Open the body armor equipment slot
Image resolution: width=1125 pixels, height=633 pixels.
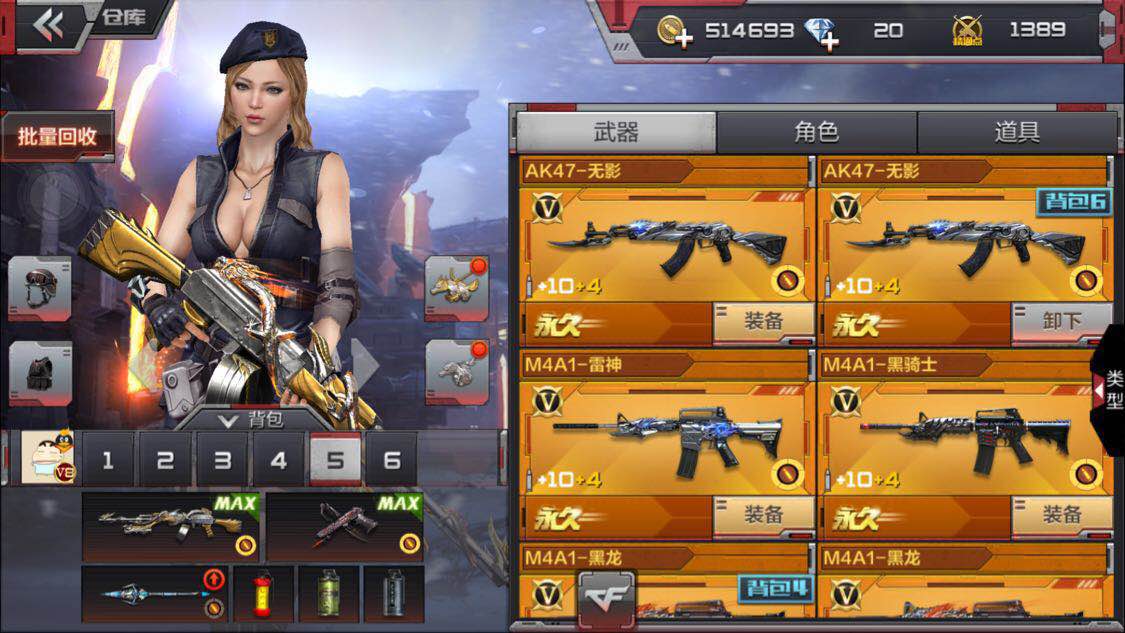click(x=40, y=373)
